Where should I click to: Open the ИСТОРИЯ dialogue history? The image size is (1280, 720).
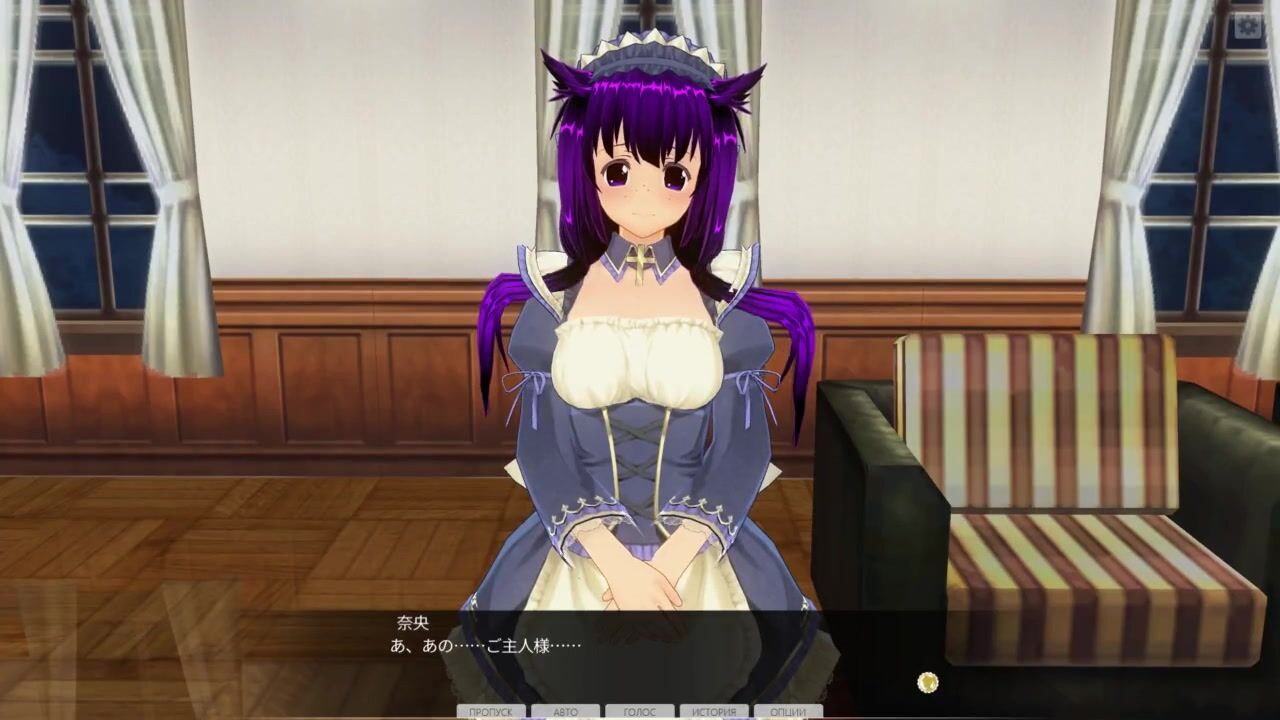714,712
